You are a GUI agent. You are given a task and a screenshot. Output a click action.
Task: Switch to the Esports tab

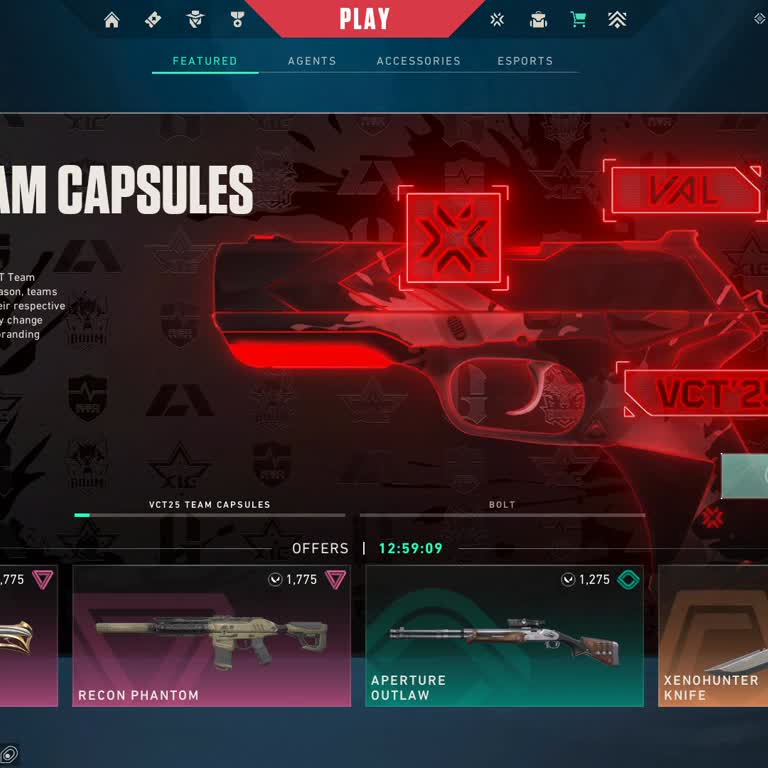click(x=525, y=61)
